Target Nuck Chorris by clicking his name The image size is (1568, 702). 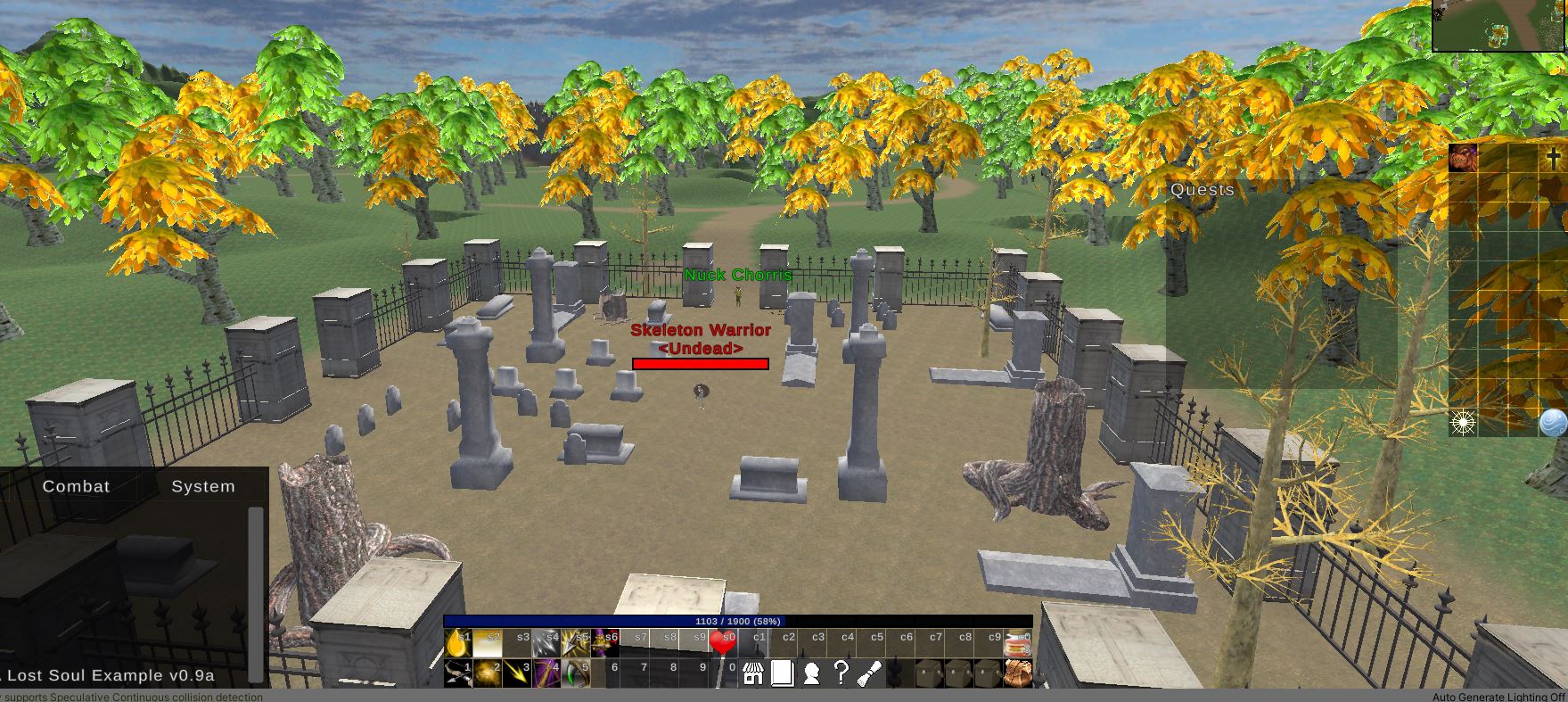pyautogui.click(x=737, y=276)
